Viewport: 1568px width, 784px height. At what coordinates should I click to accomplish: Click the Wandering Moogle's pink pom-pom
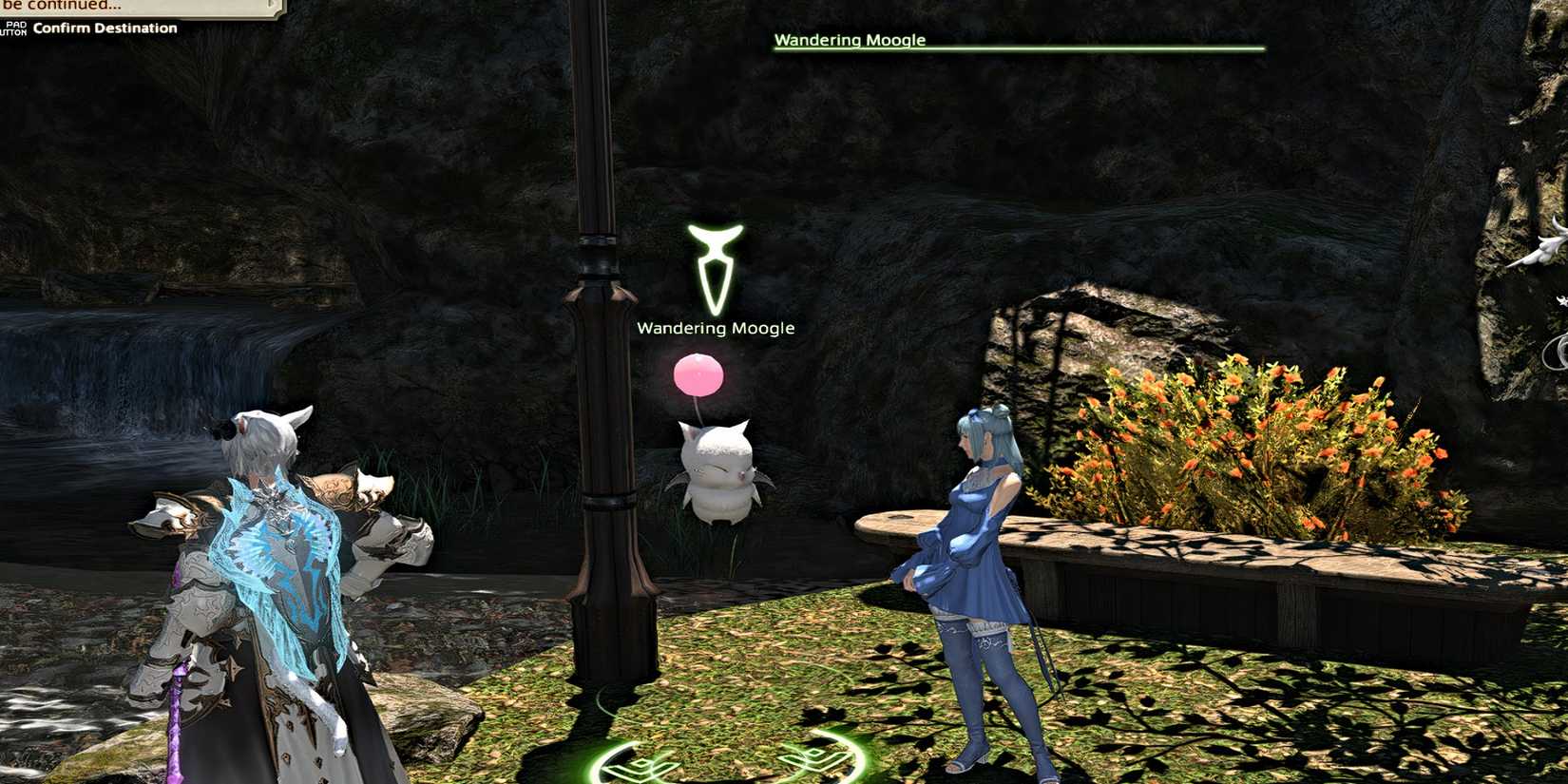pos(699,374)
